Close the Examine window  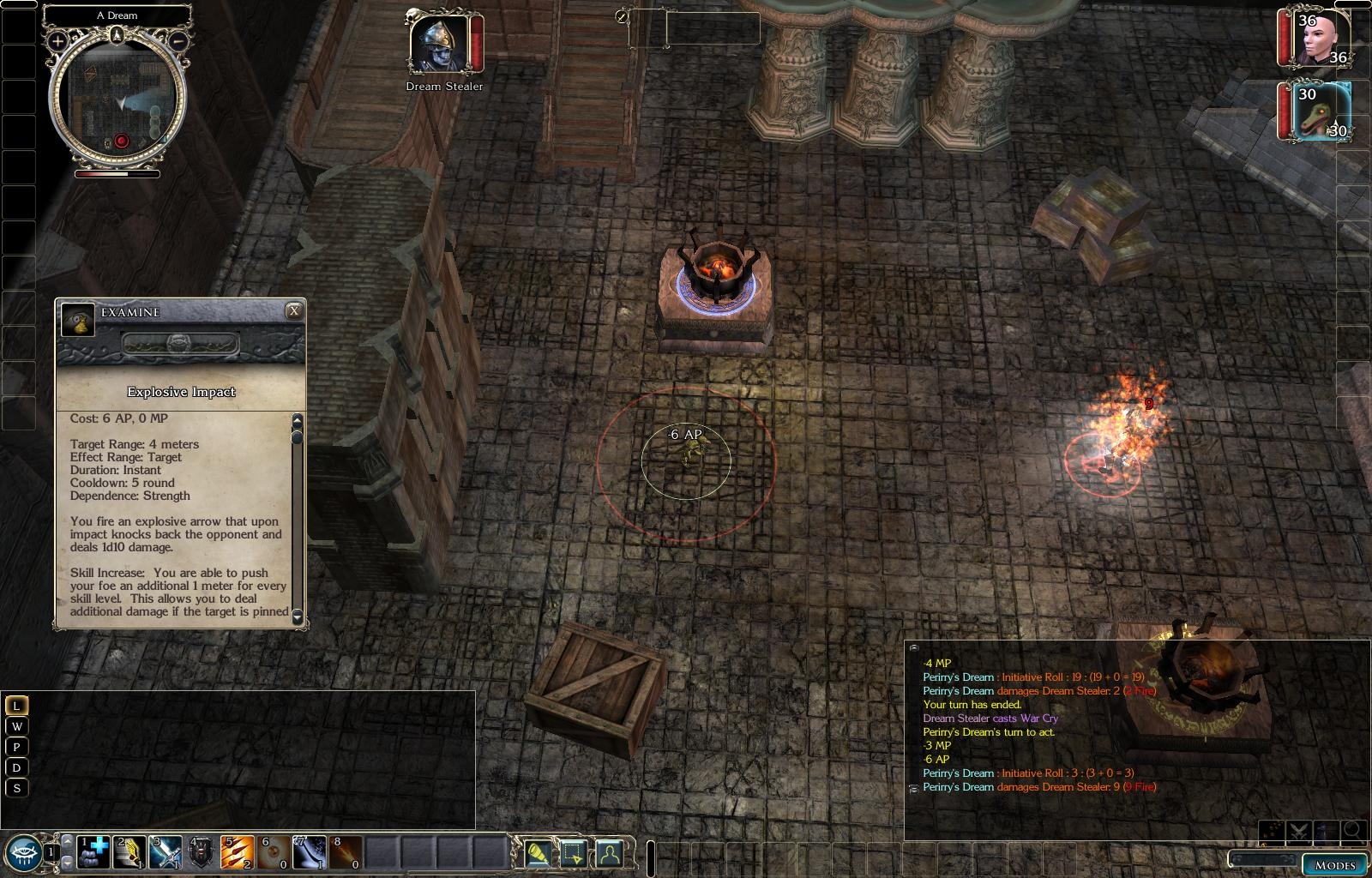(293, 311)
